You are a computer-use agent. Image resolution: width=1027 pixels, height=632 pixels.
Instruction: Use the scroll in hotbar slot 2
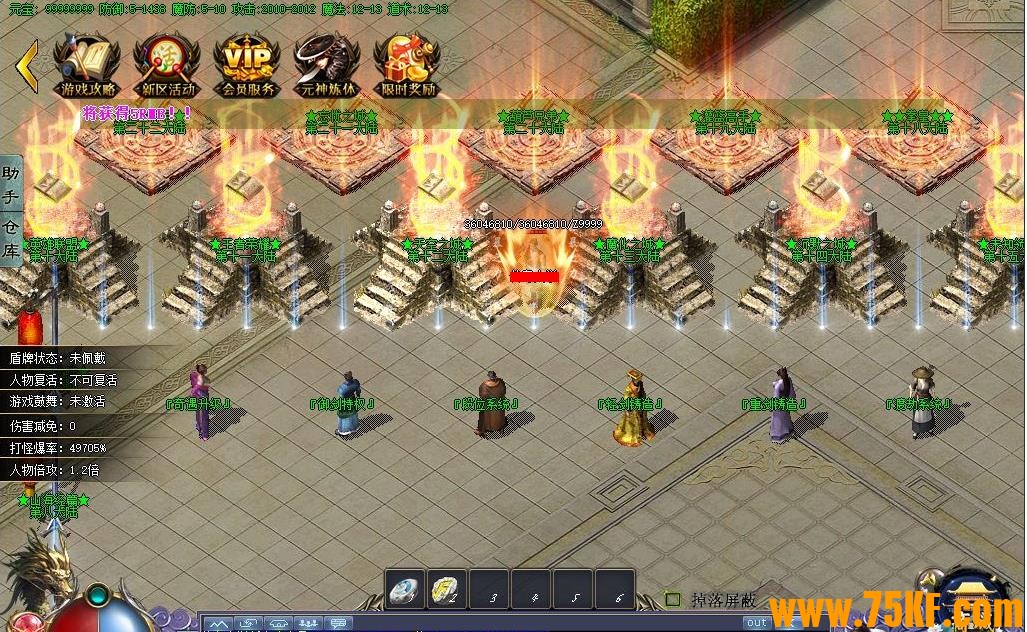pyautogui.click(x=449, y=591)
